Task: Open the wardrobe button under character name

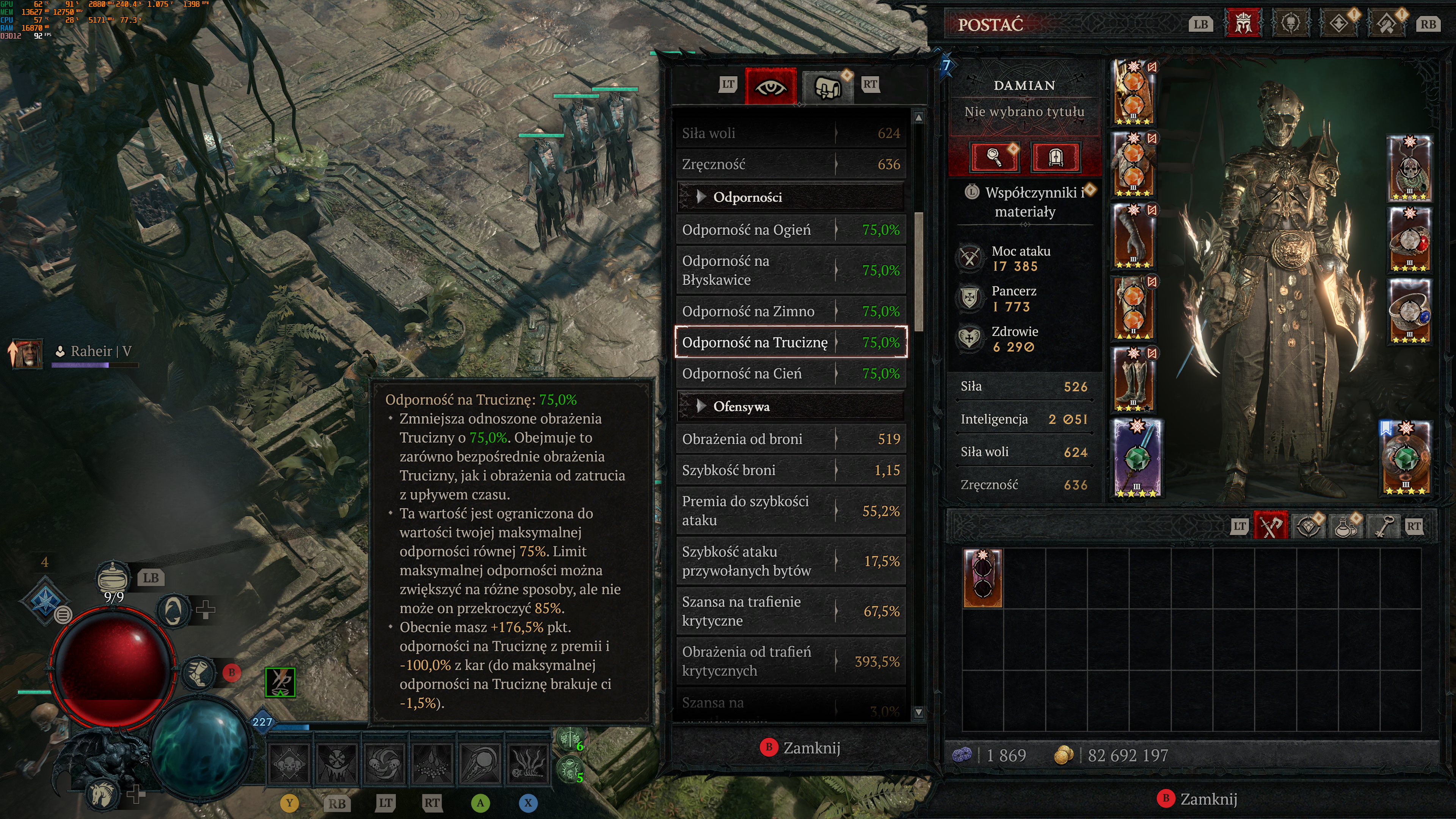Action: click(x=1055, y=157)
